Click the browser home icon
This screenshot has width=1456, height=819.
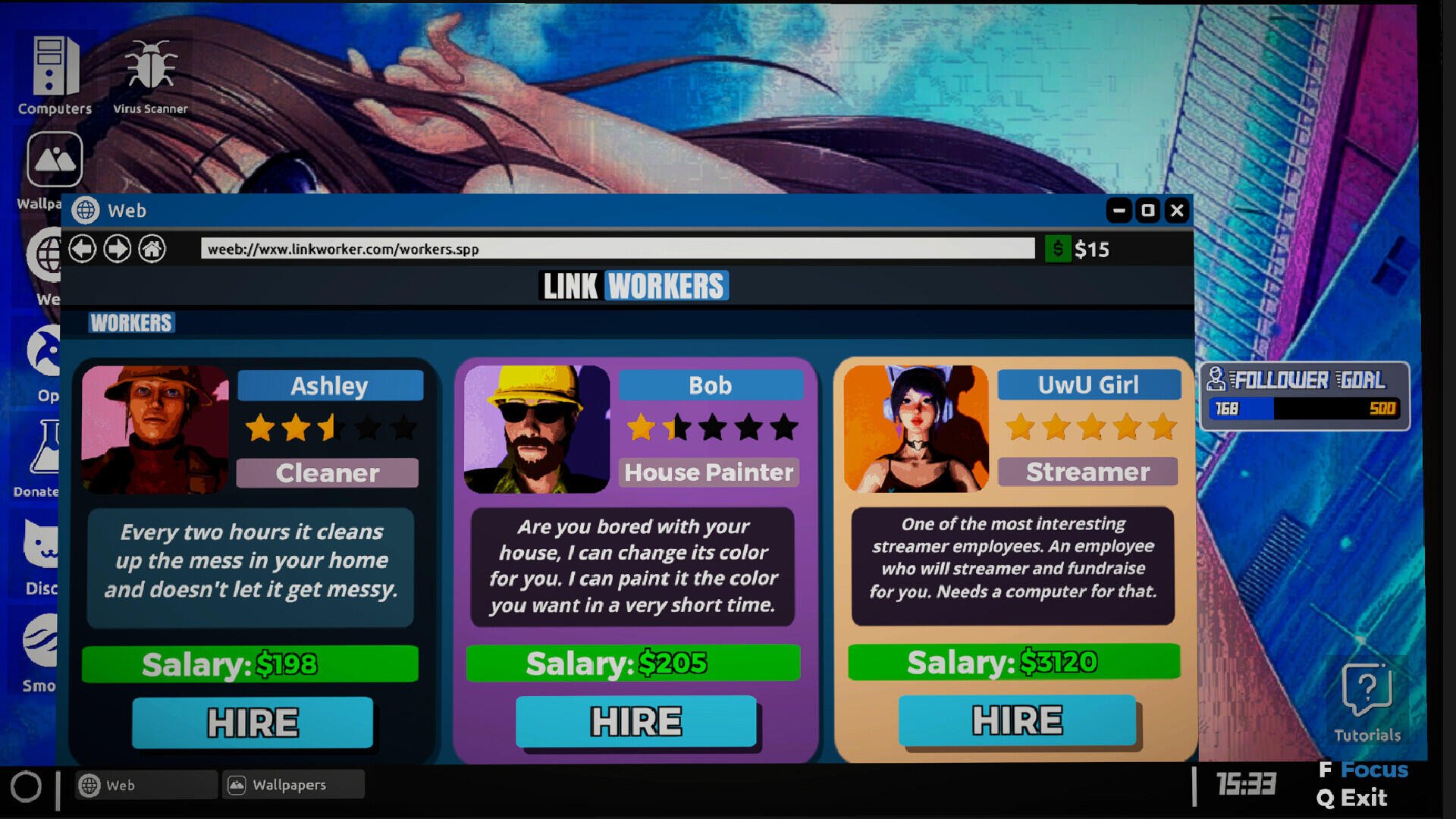pyautogui.click(x=152, y=249)
